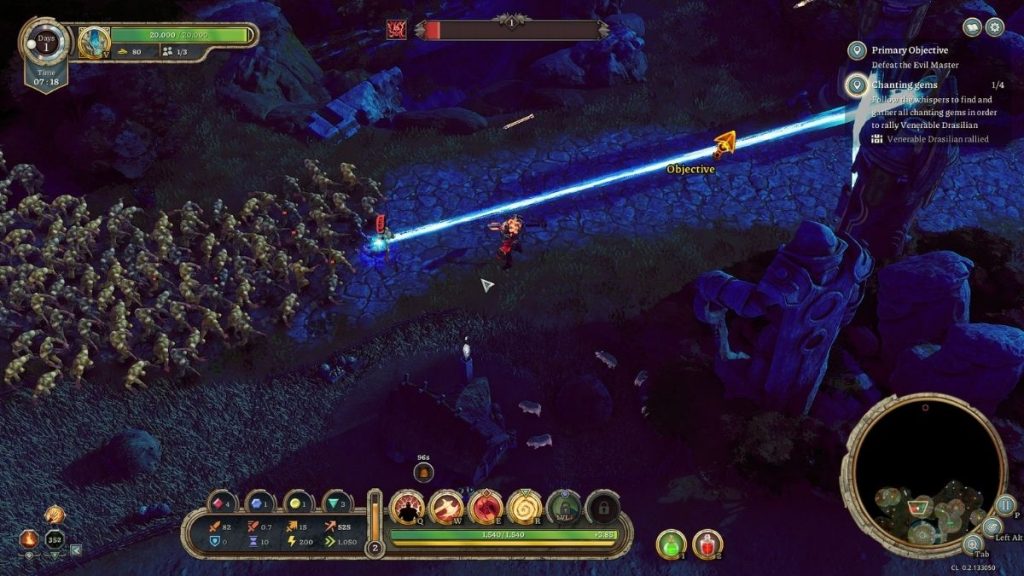Select the hero portrait by the health bar

click(x=94, y=41)
